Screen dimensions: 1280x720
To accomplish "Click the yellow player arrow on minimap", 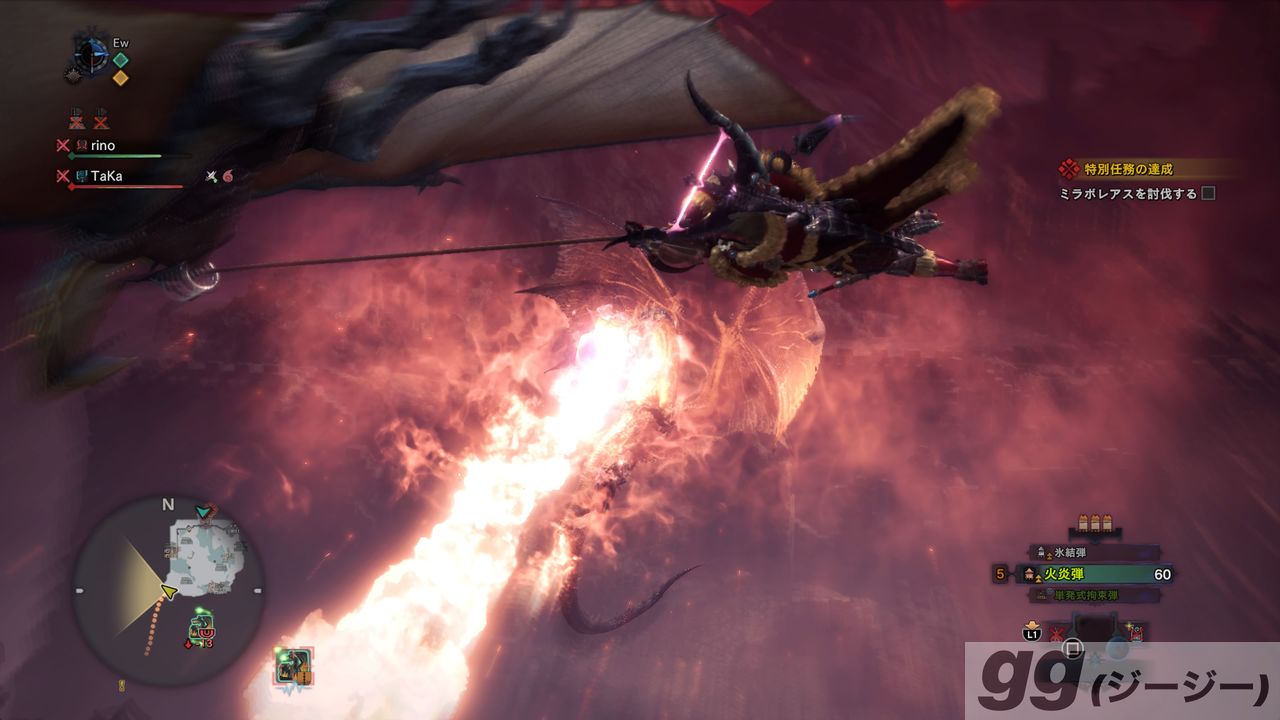I will tap(167, 592).
